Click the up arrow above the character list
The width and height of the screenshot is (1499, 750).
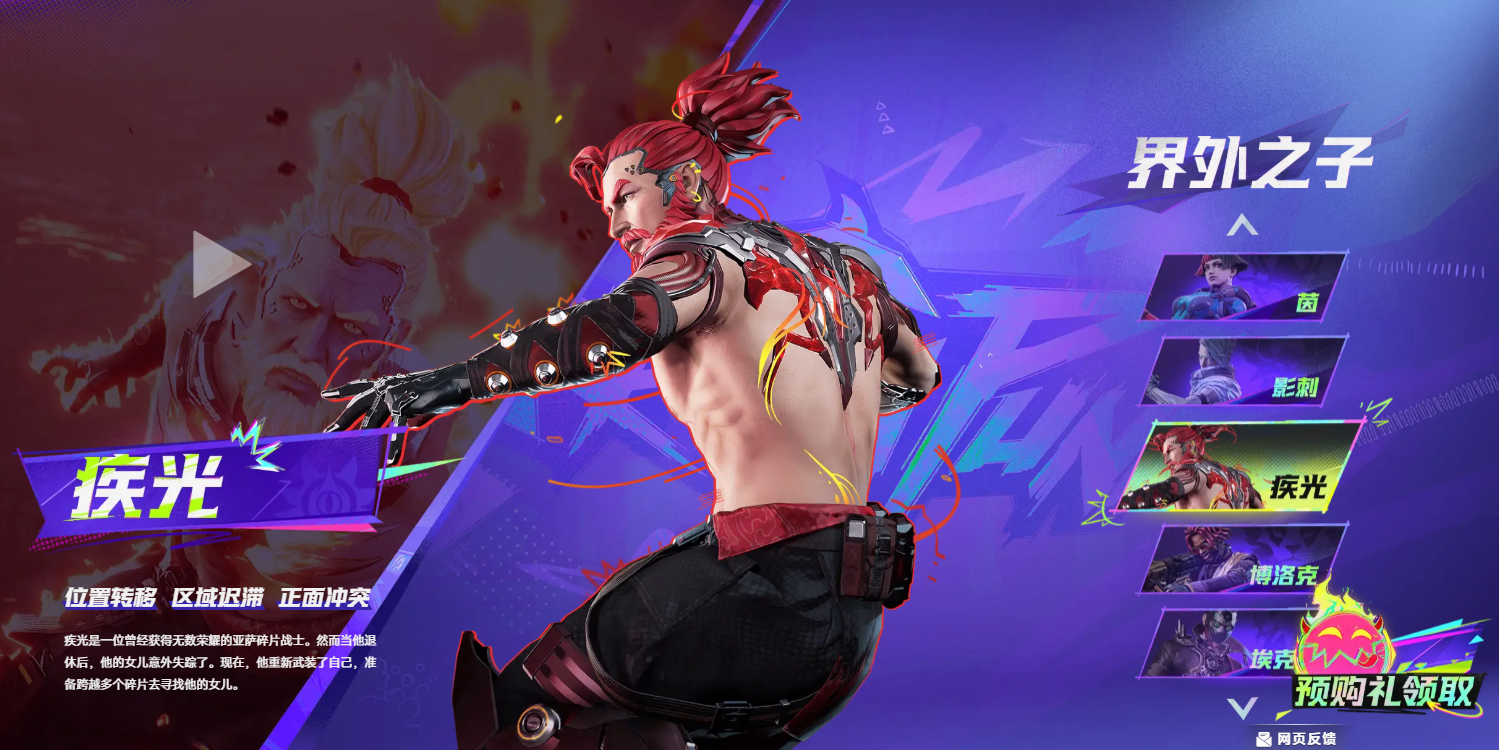point(1243,226)
